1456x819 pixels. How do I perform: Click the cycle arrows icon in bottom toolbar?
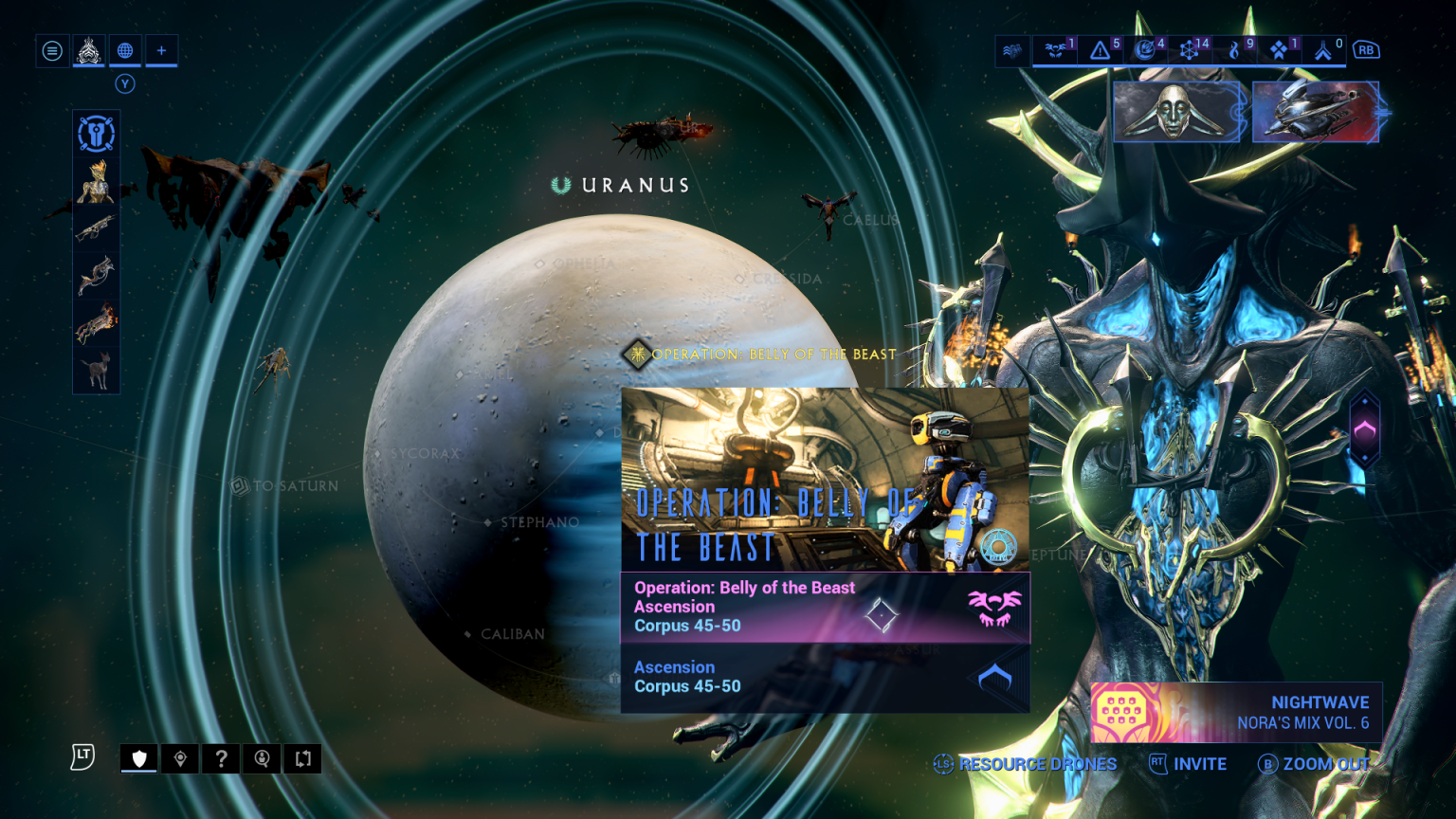302,758
